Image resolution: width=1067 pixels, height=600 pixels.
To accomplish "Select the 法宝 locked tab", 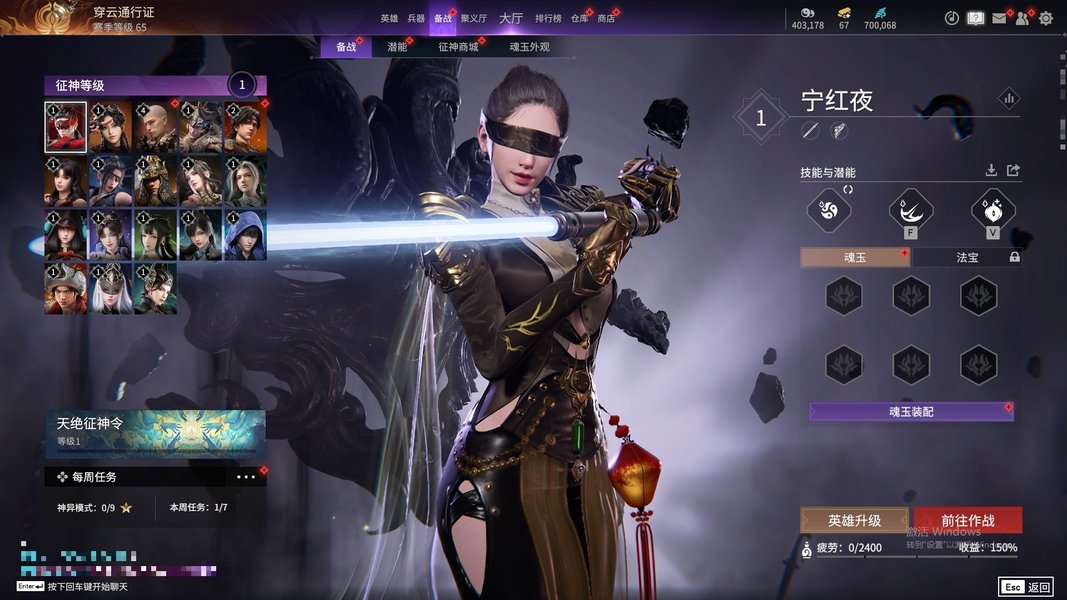I will point(968,257).
